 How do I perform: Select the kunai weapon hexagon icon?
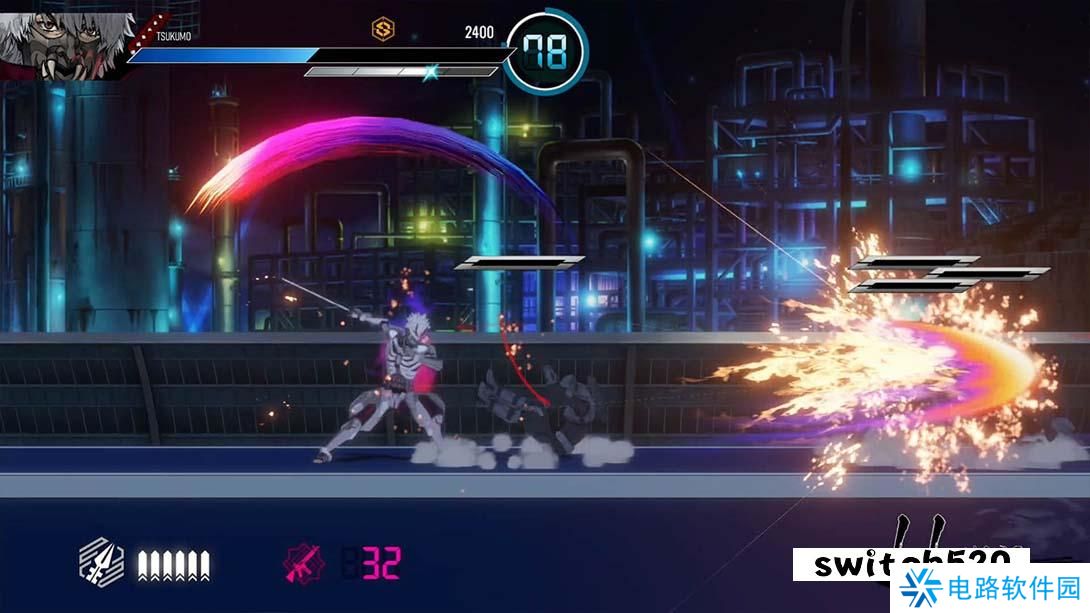102,564
